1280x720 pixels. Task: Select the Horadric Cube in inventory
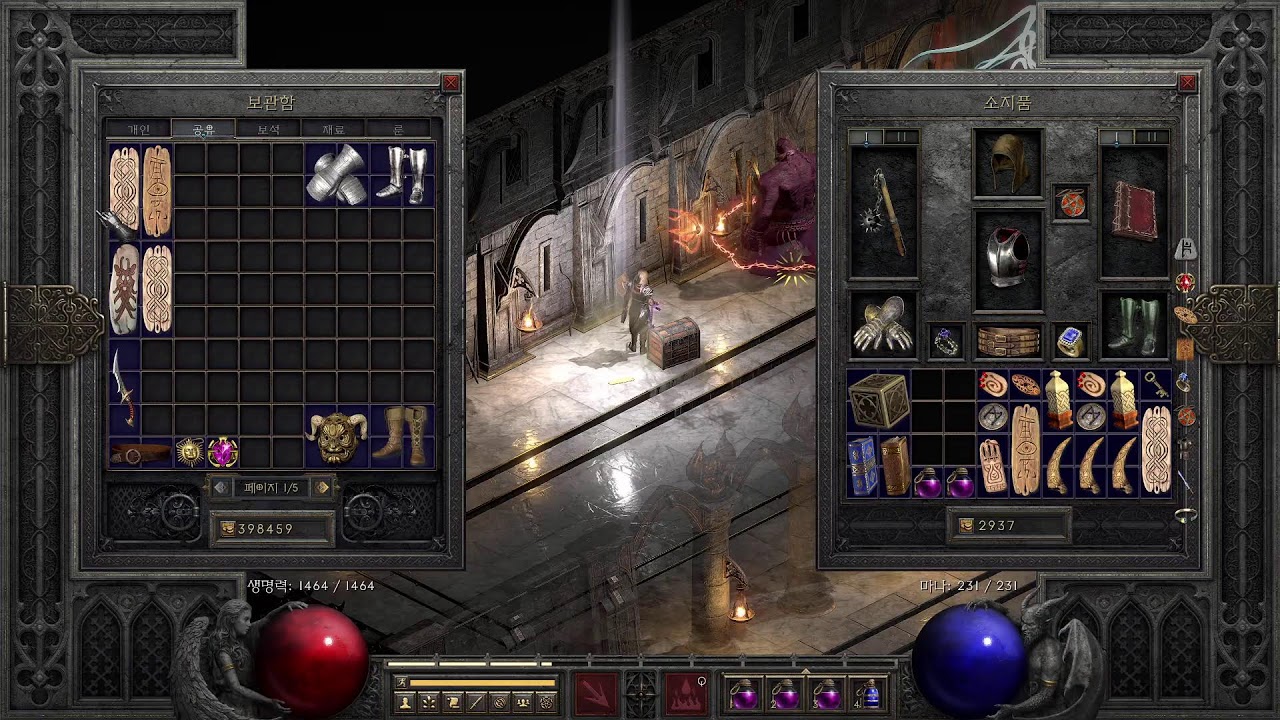878,401
